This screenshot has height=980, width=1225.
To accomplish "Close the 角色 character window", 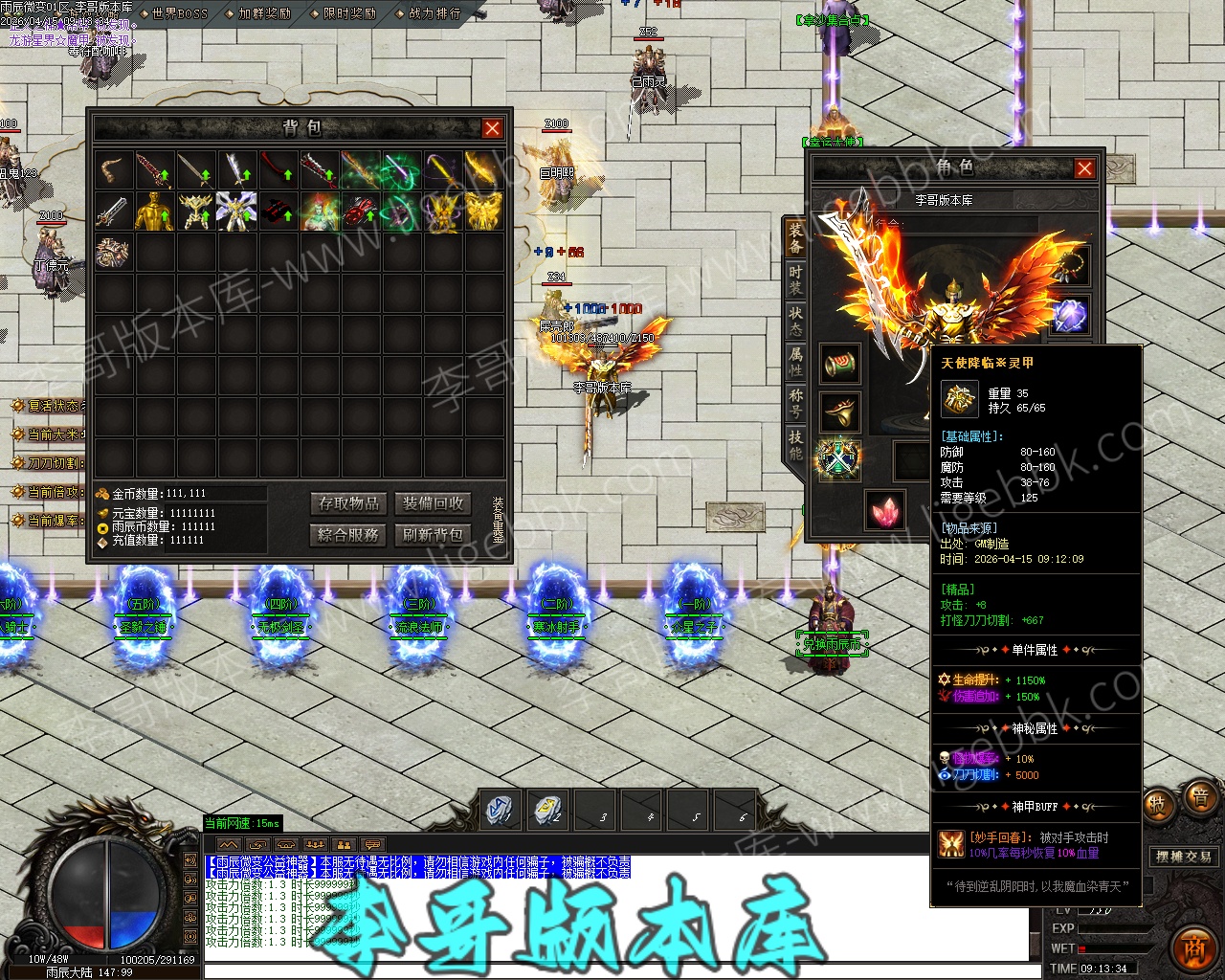I will pos(1084,168).
